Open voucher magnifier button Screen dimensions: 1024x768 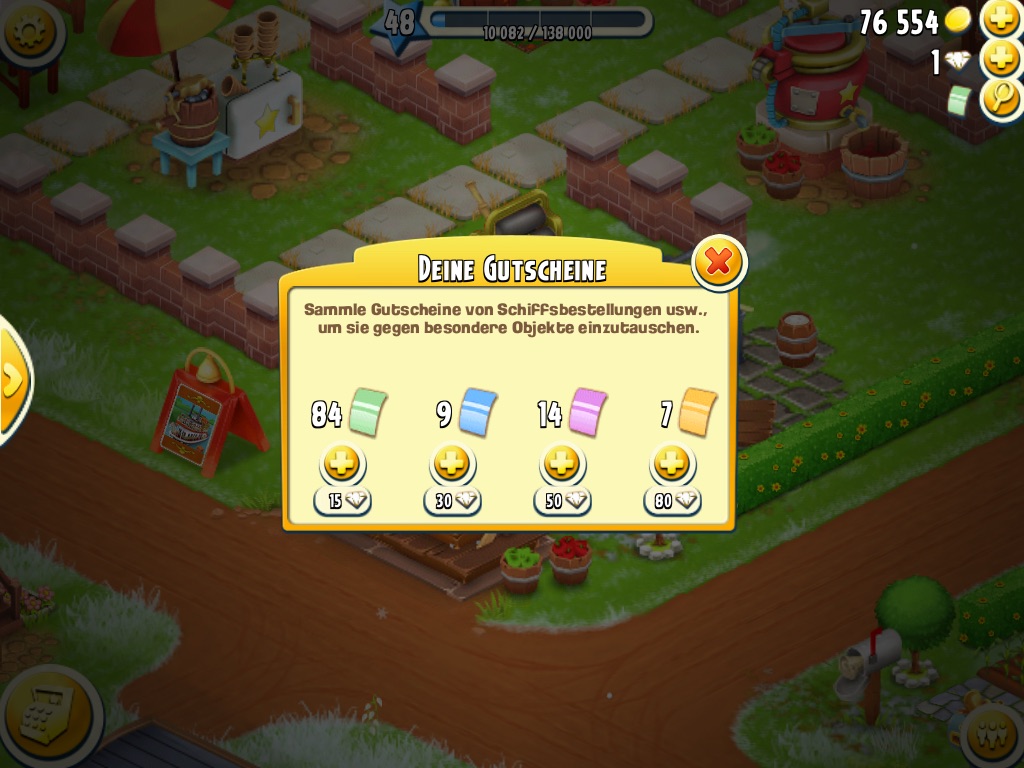coord(1001,99)
